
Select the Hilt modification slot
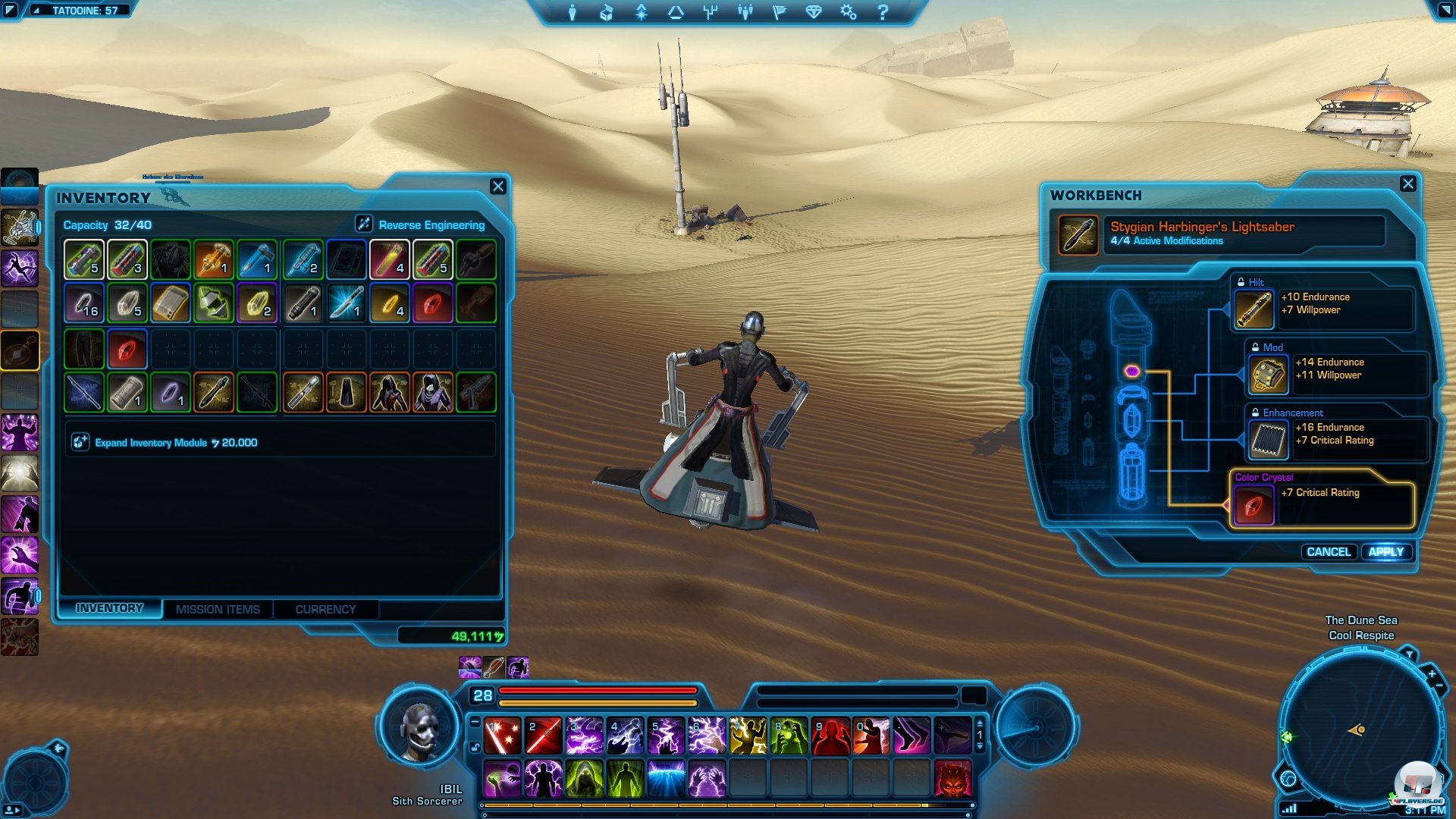pos(1254,309)
